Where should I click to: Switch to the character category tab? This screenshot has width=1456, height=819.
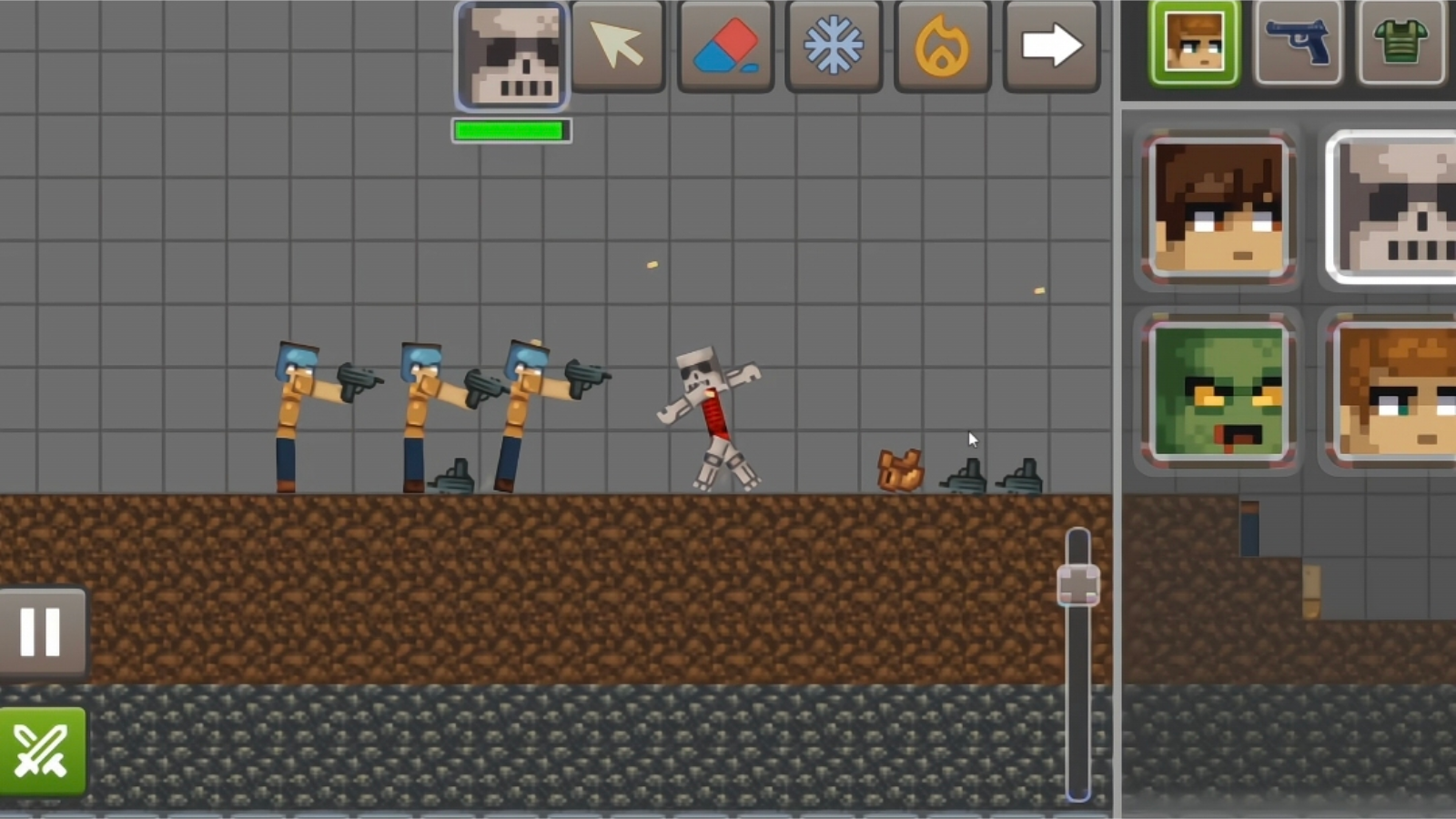click(1193, 43)
